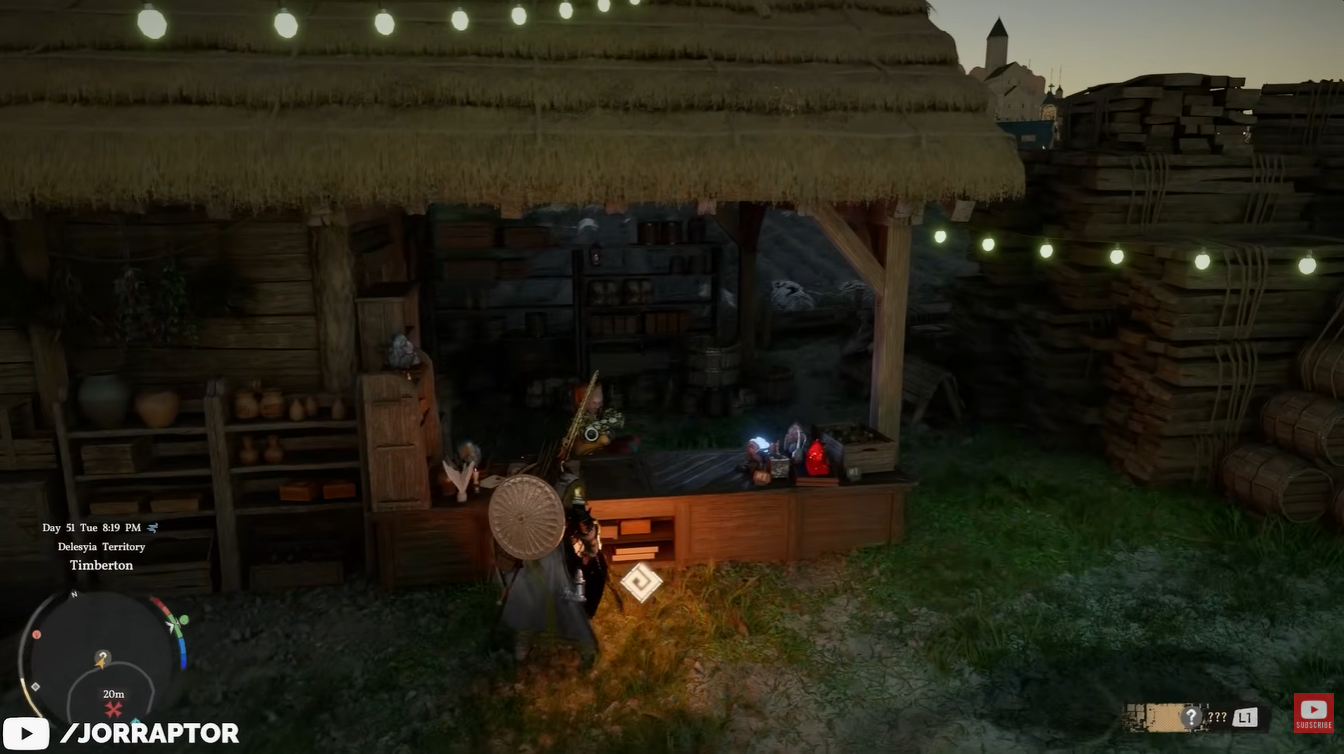Click the YouTube play icon watermark

point(24,732)
